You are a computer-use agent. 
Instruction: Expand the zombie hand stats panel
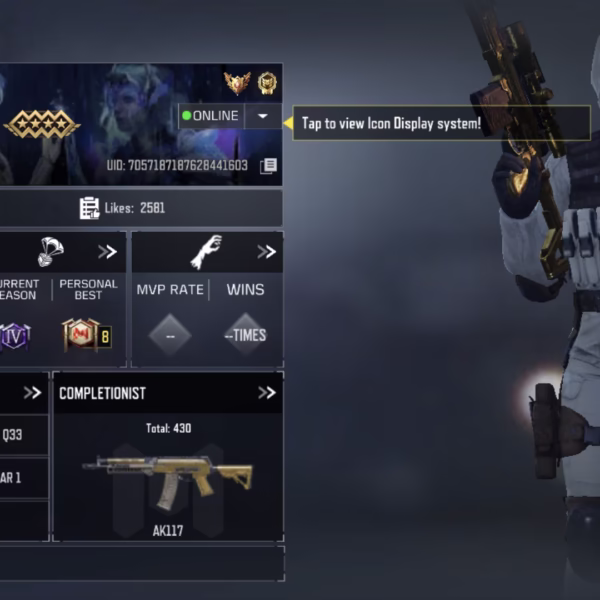pos(266,252)
